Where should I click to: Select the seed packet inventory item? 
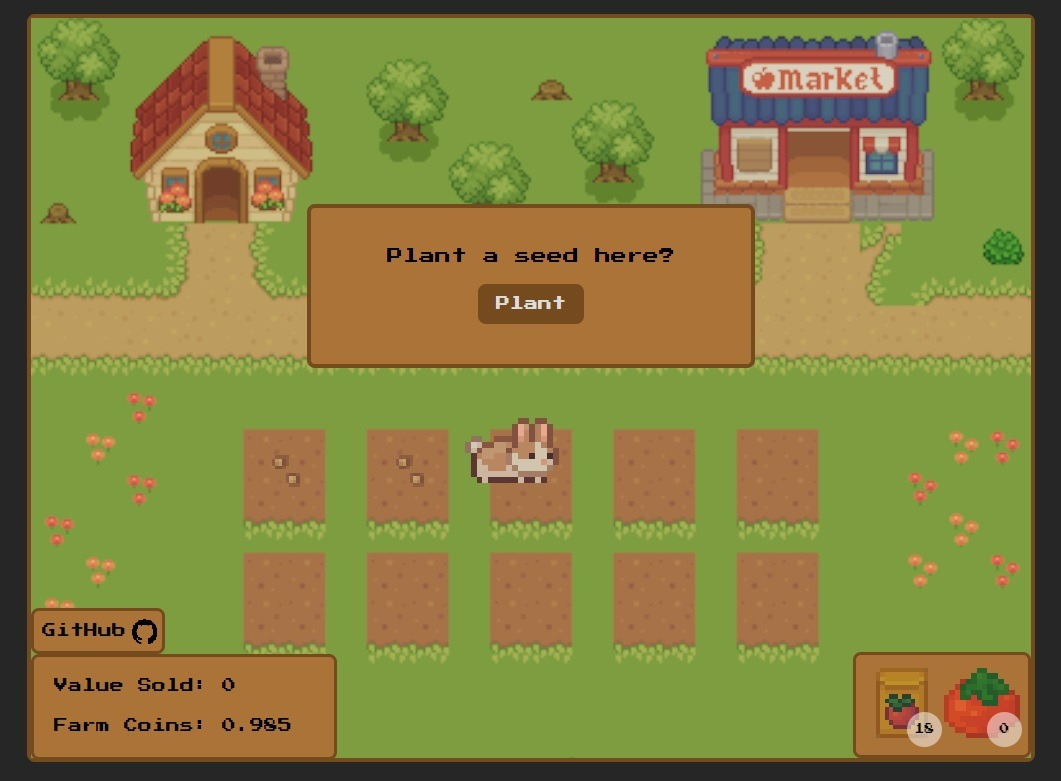click(x=902, y=704)
